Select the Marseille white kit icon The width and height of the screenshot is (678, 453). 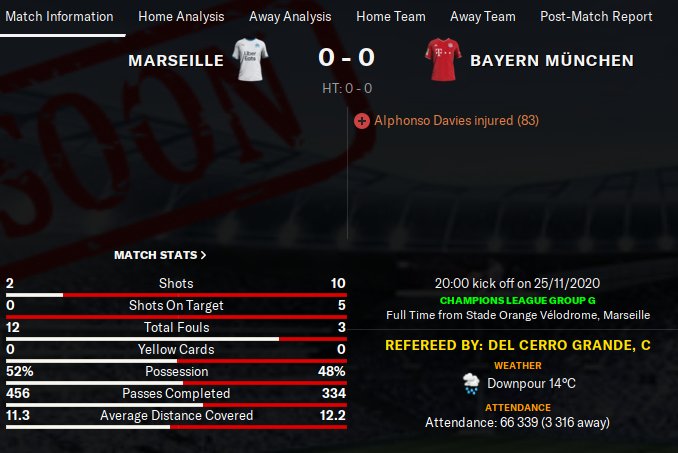250,60
